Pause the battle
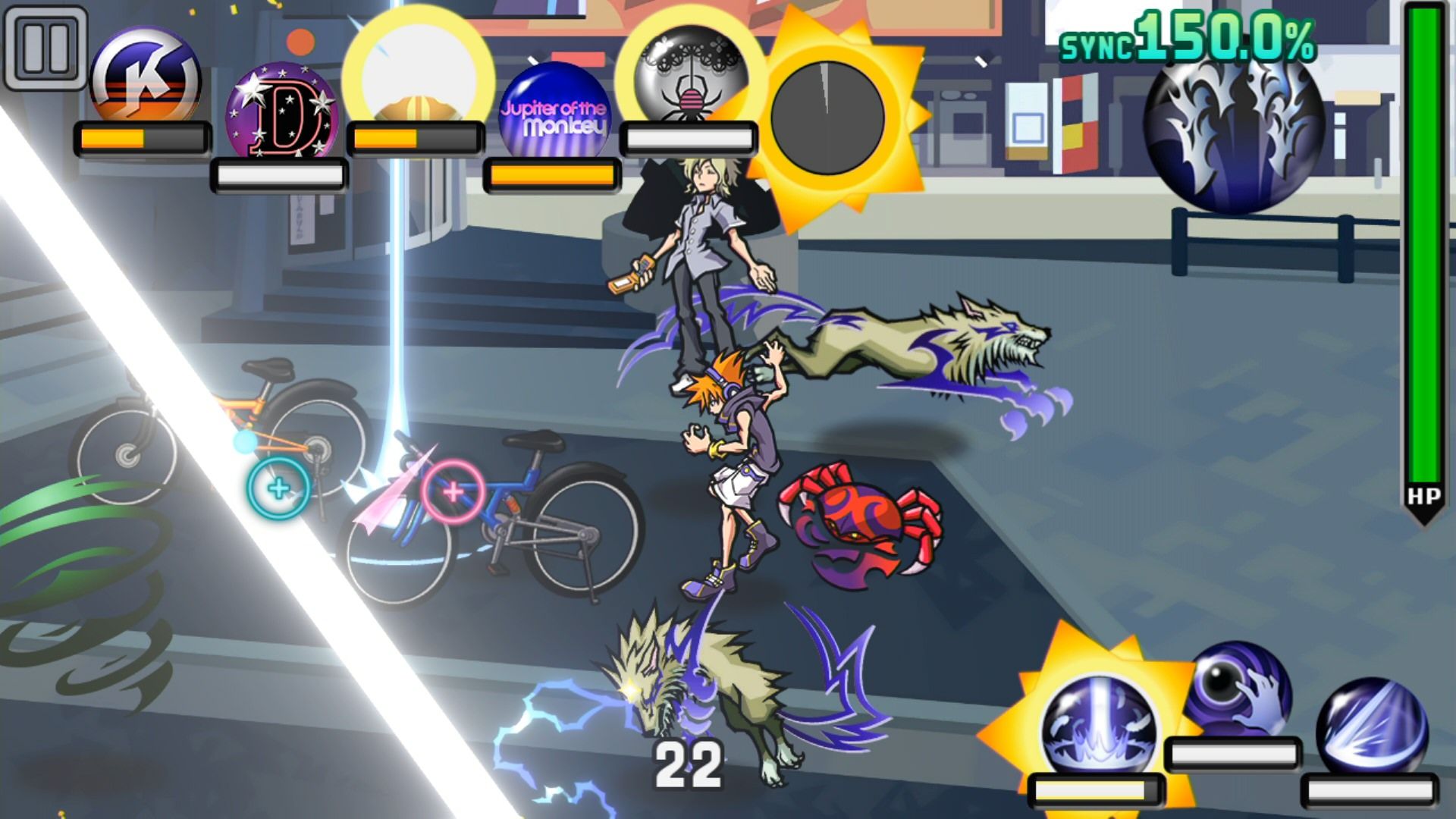Screen dimensions: 1456x819 click(x=45, y=47)
